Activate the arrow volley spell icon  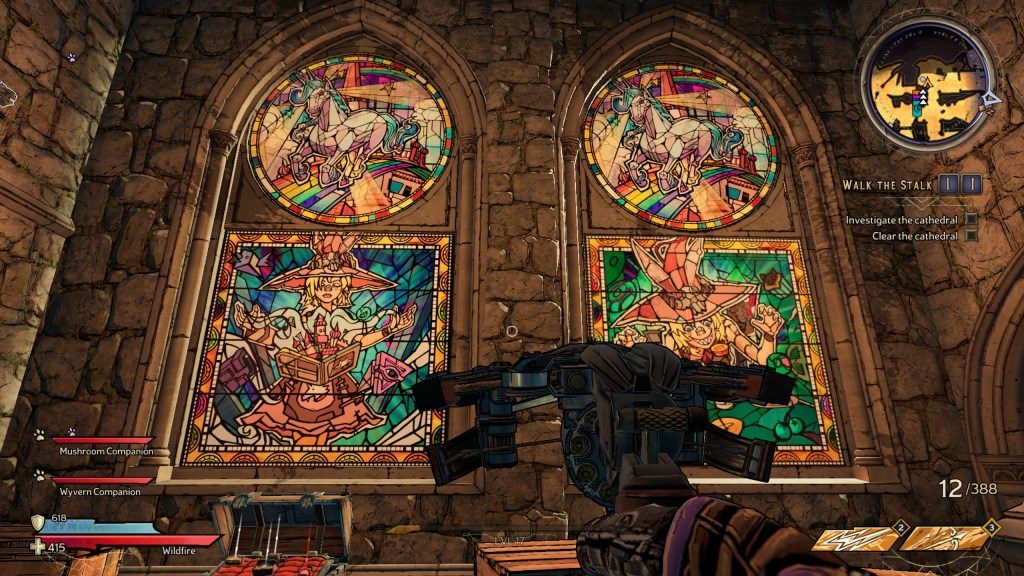[942, 539]
